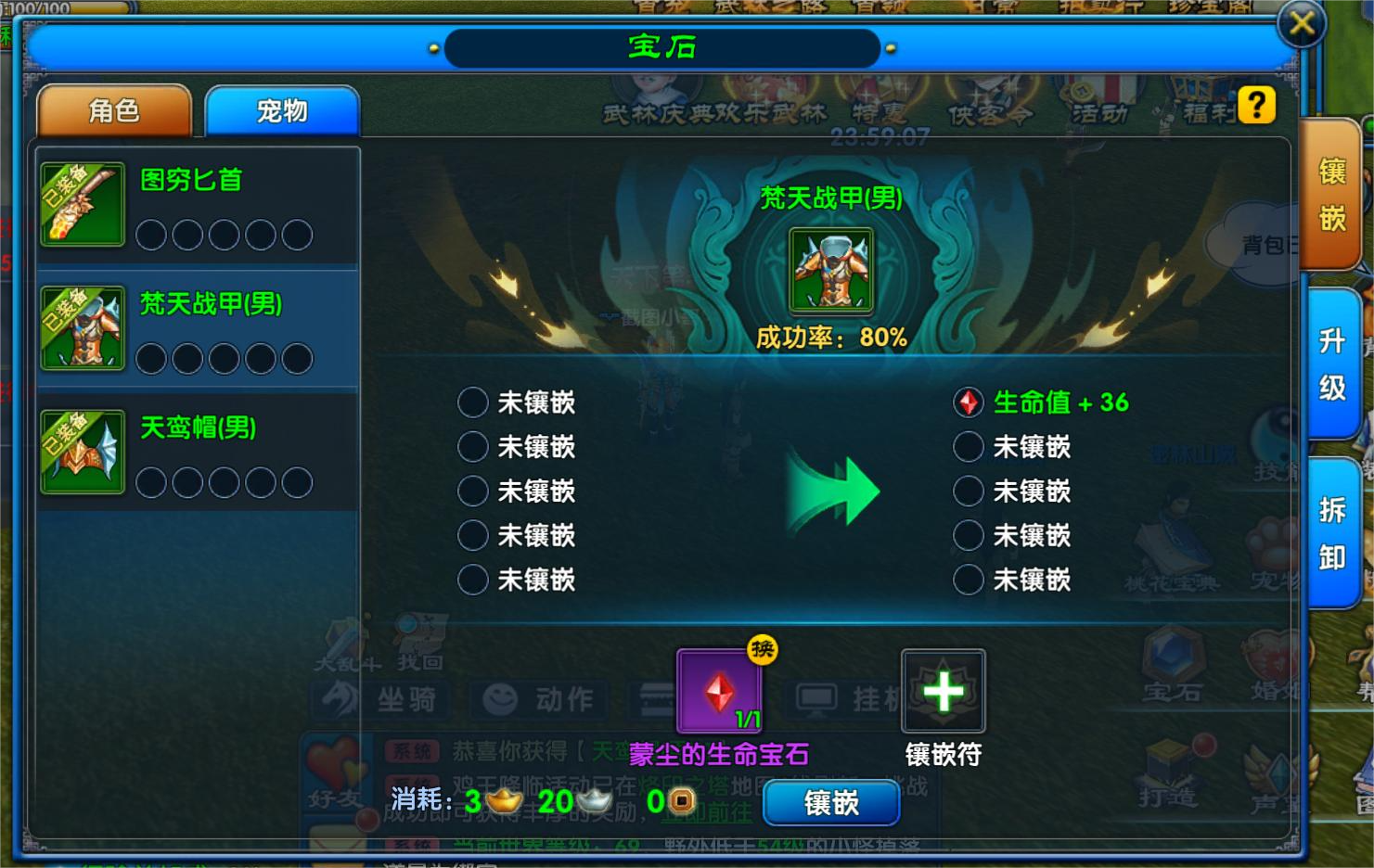Open the 升级 side tab
1374x868 pixels.
point(1331,364)
